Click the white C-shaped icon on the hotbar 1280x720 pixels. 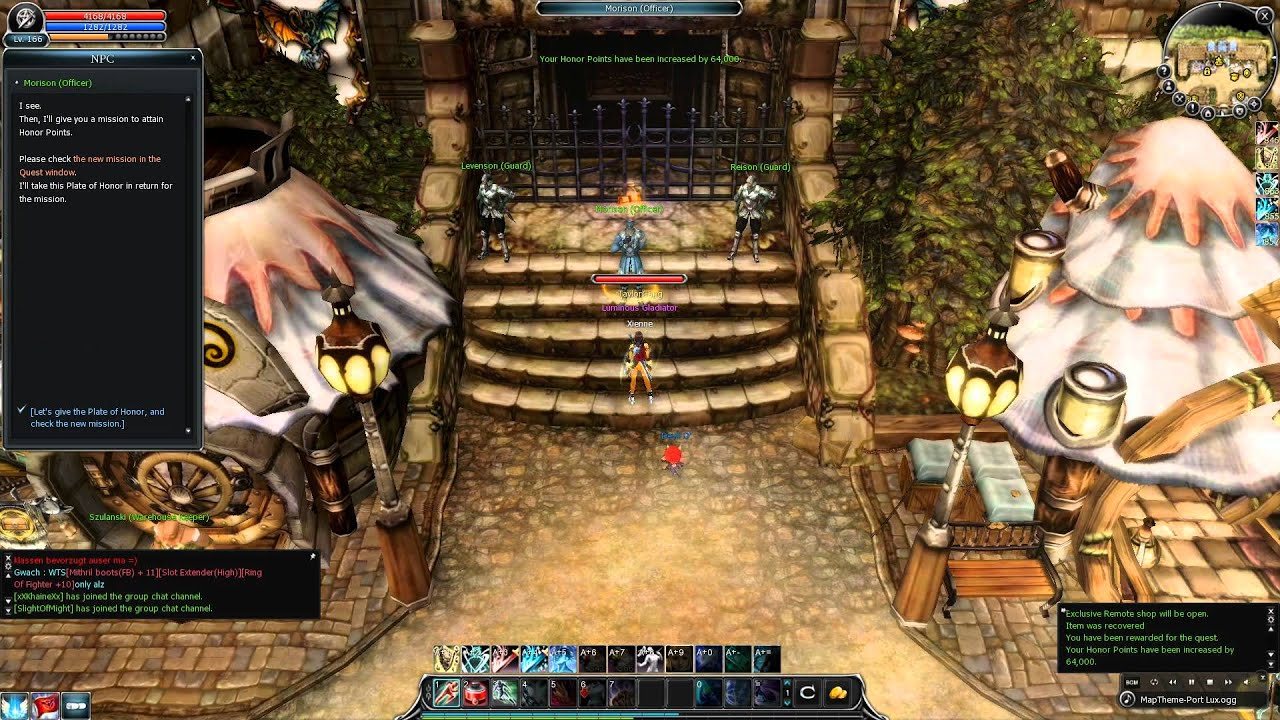[x=808, y=692]
